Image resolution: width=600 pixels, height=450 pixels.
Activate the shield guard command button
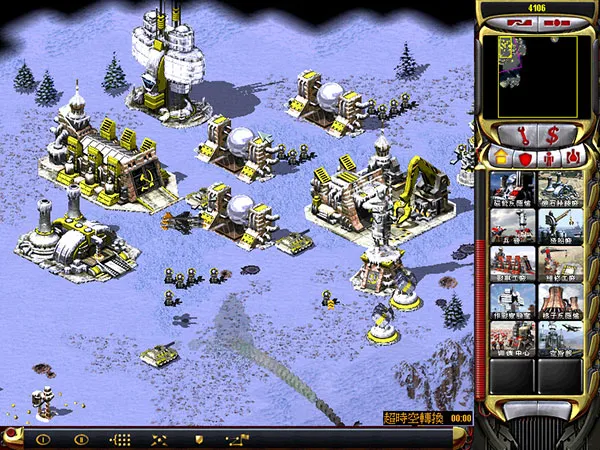click(x=199, y=439)
